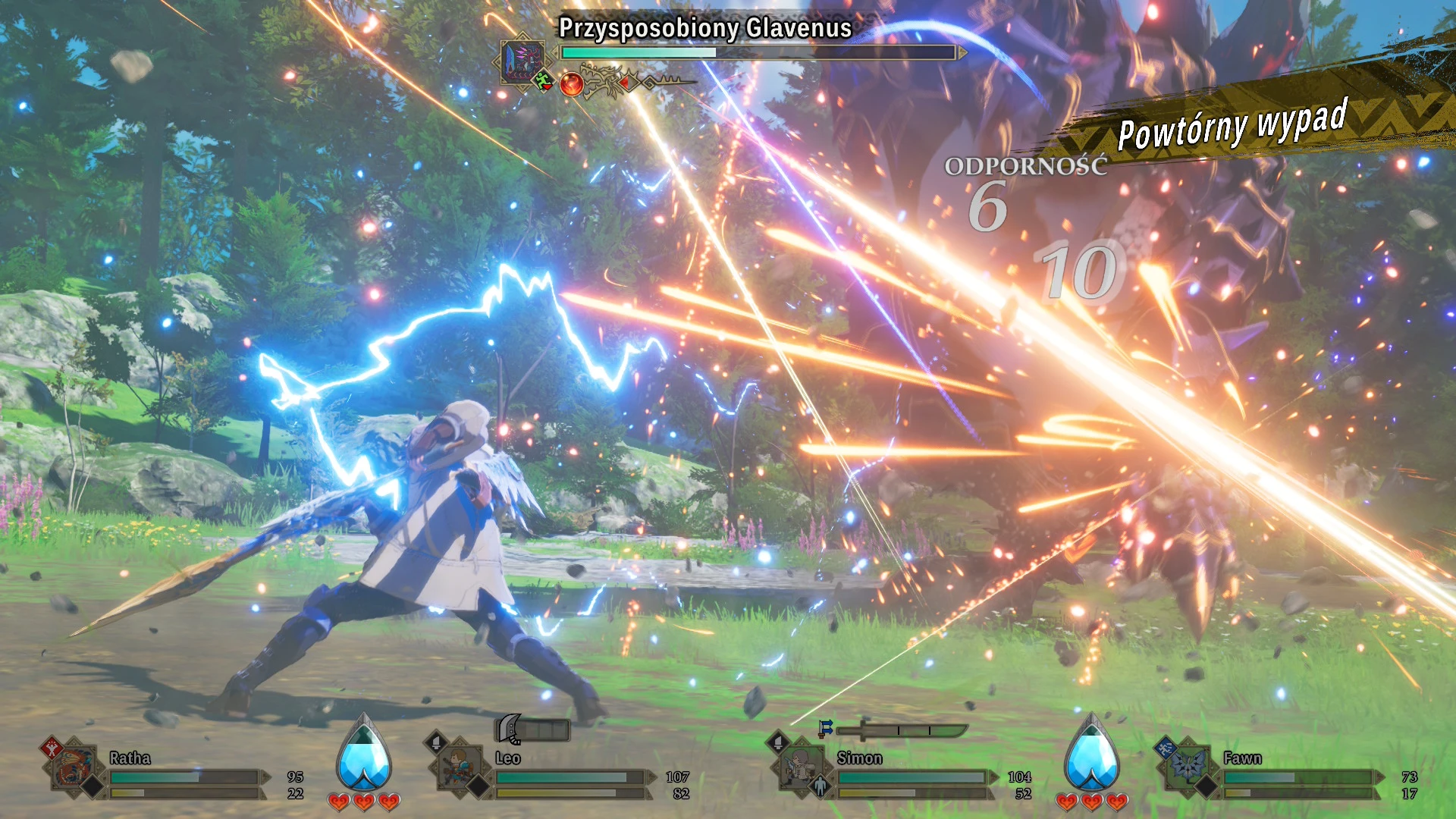Click Ratha's monster portrait

(x=75, y=769)
